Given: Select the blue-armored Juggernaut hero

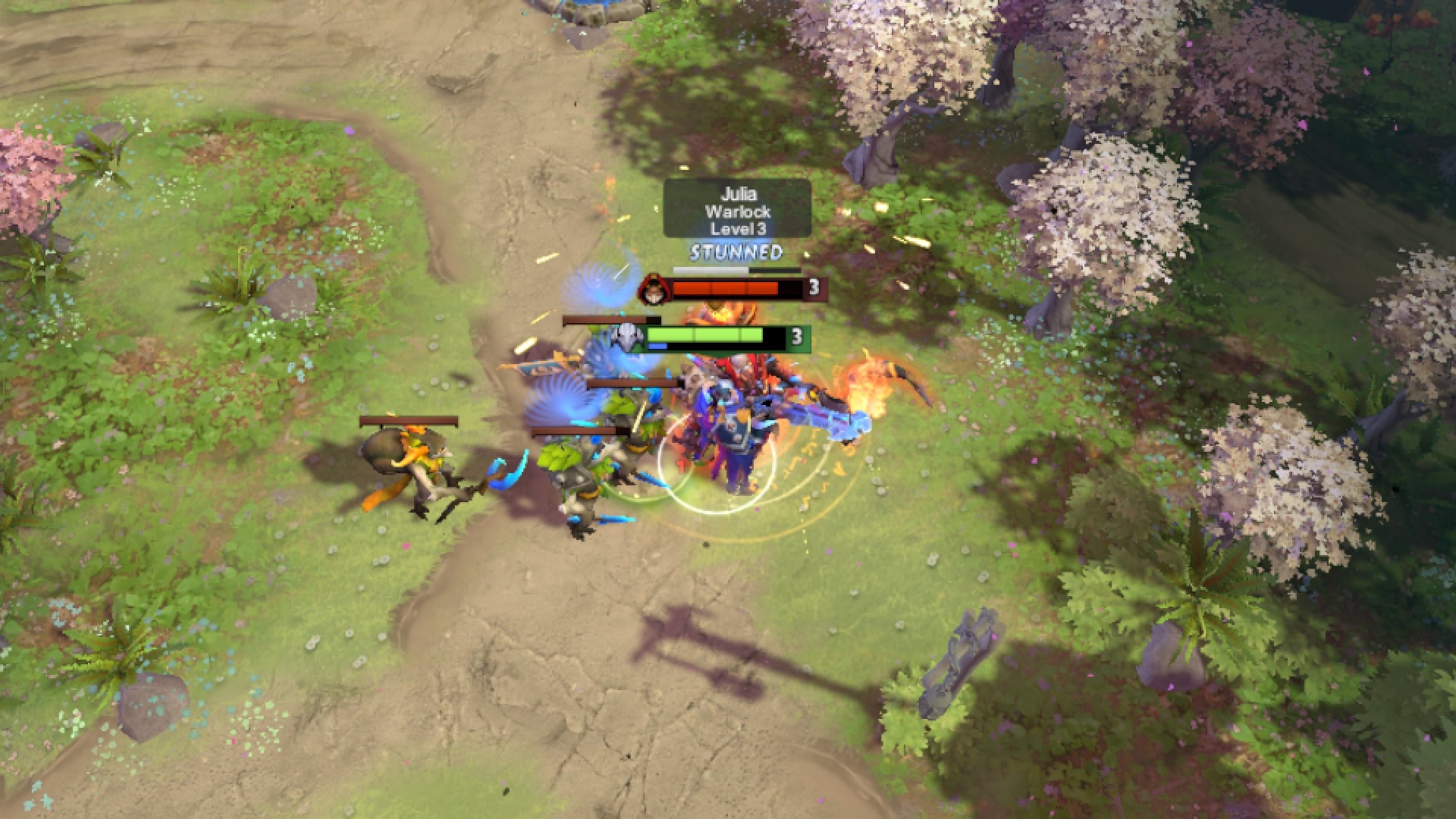Looking at the screenshot, I should tap(731, 432).
